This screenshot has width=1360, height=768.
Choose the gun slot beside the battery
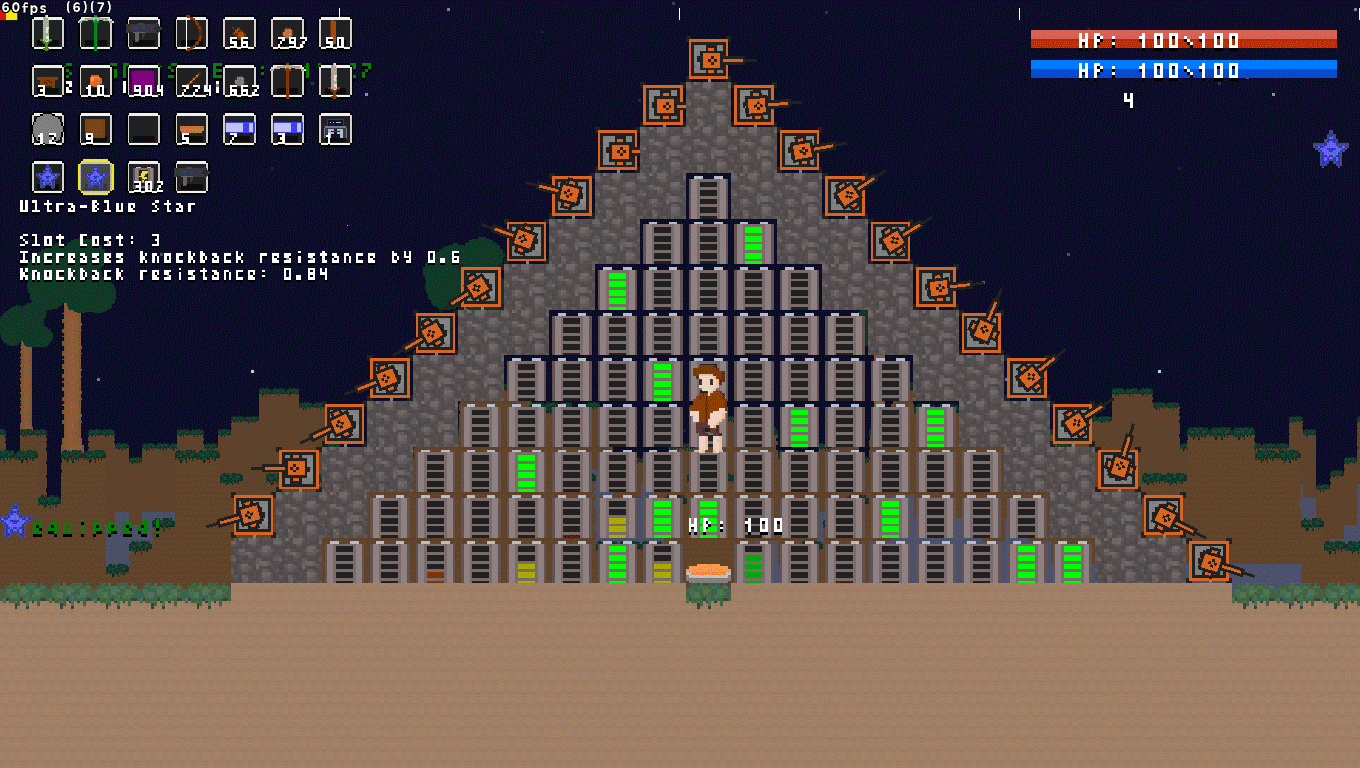point(191,177)
